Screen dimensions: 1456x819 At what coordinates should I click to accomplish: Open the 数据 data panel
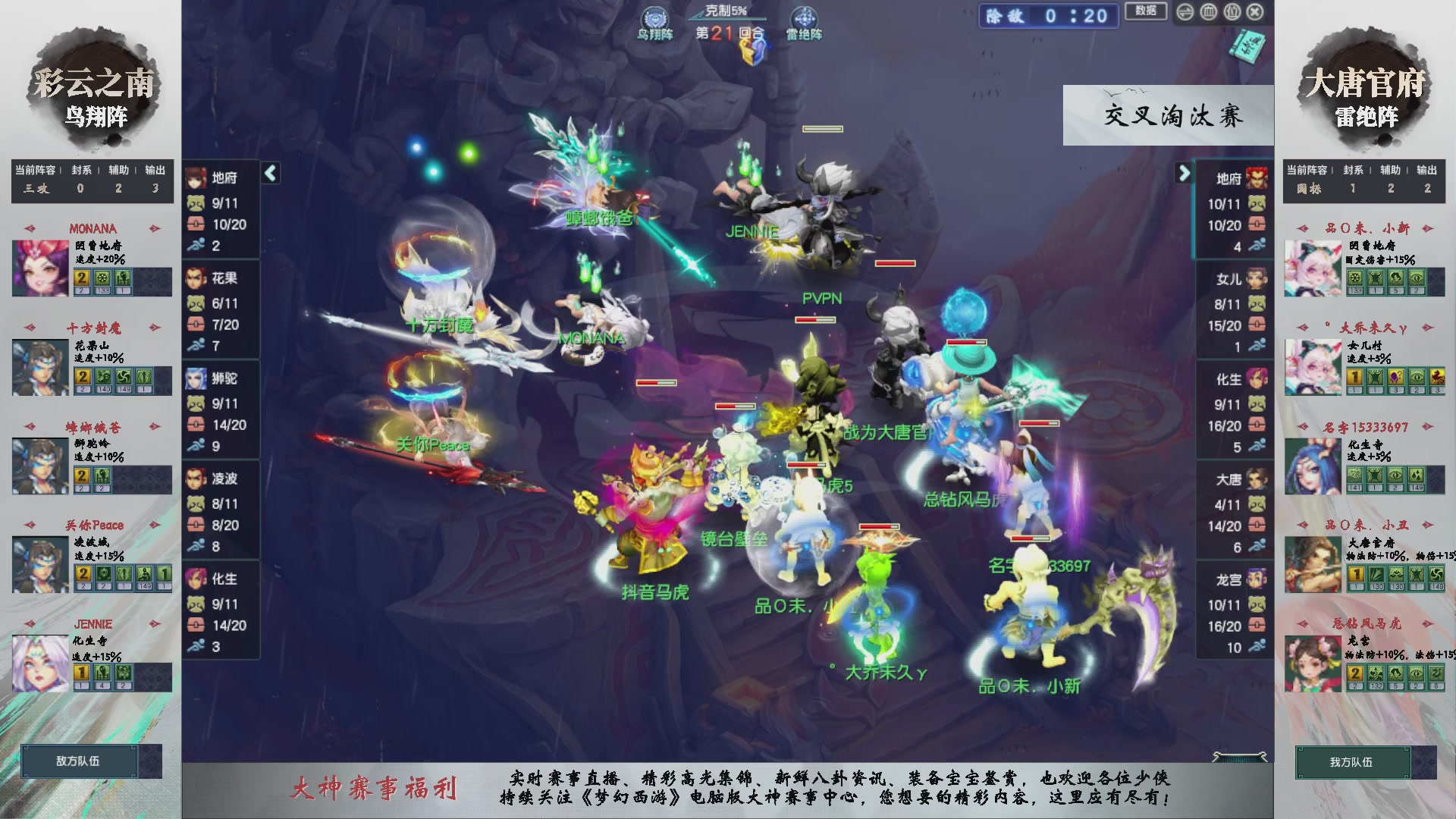coord(1146,12)
